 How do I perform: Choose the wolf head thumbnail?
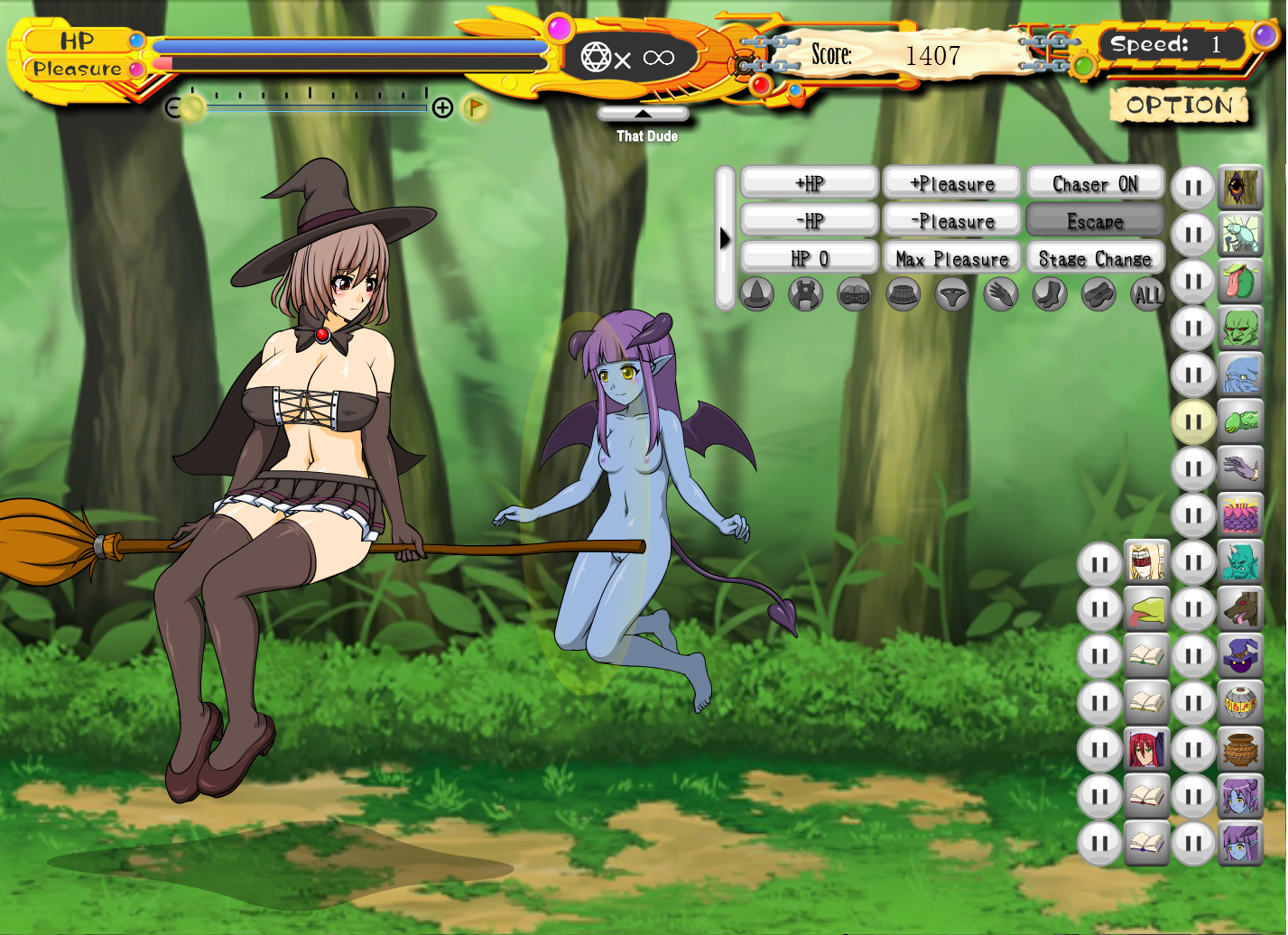[x=1240, y=609]
